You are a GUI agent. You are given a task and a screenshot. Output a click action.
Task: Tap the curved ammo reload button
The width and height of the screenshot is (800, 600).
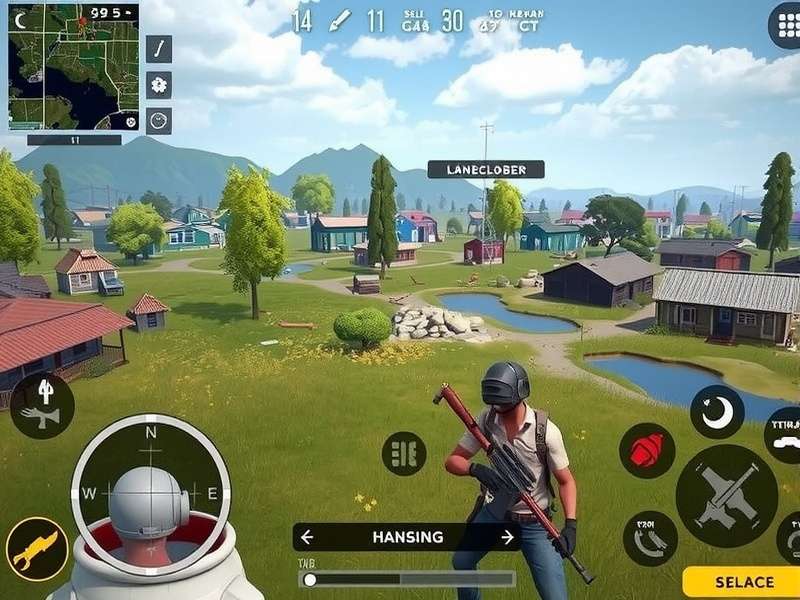tap(650, 538)
